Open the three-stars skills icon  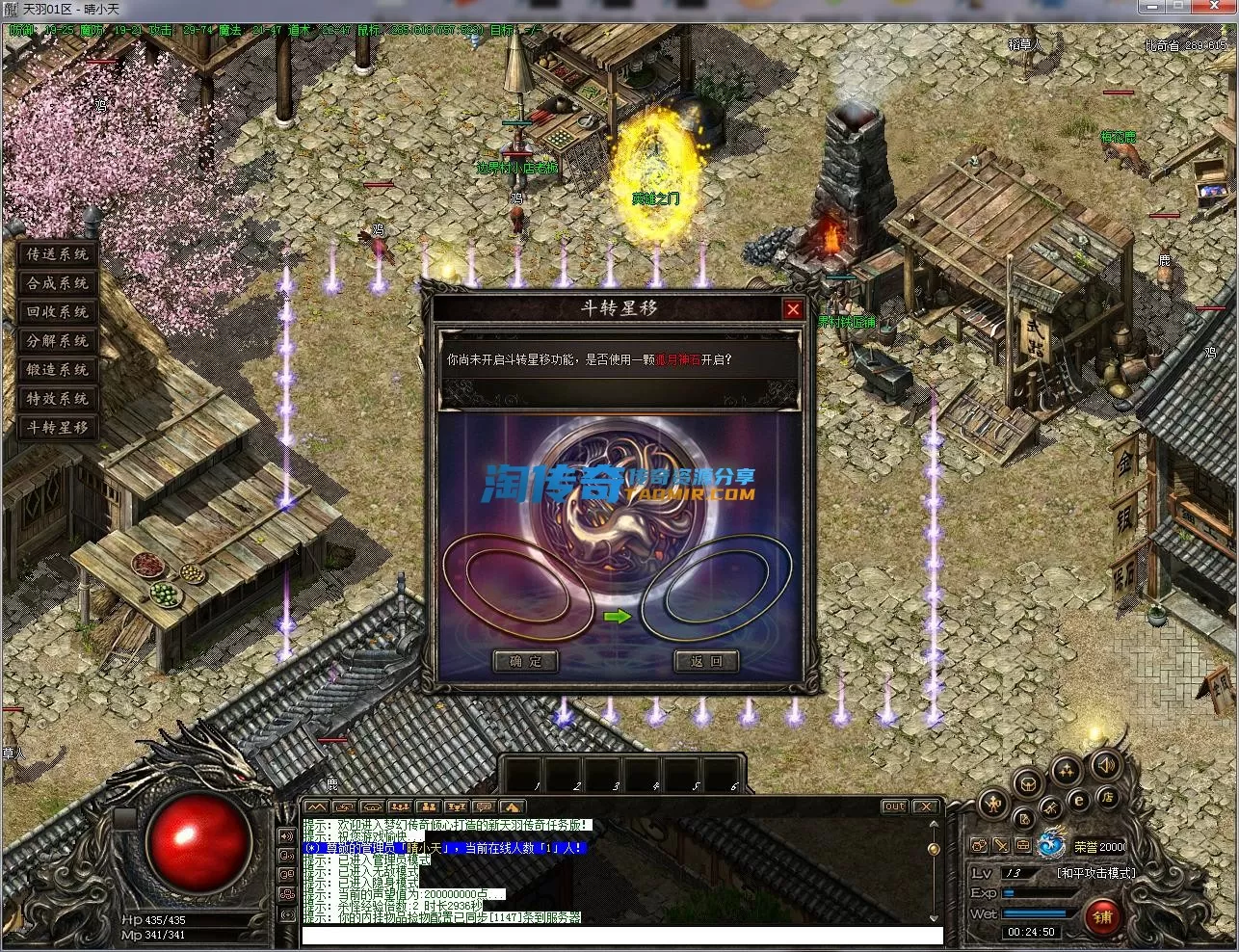(x=1066, y=769)
